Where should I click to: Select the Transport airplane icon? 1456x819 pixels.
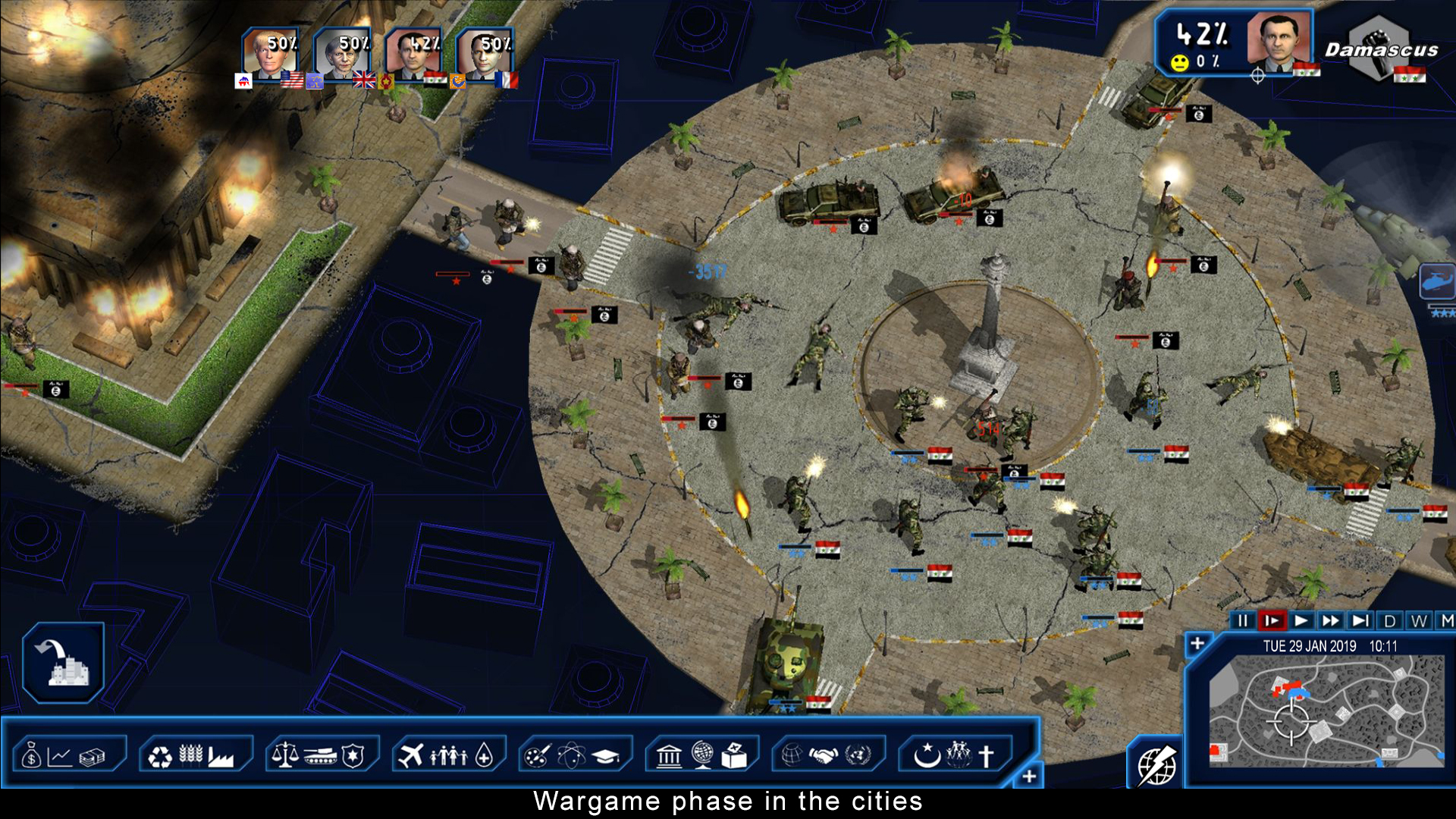click(x=410, y=755)
